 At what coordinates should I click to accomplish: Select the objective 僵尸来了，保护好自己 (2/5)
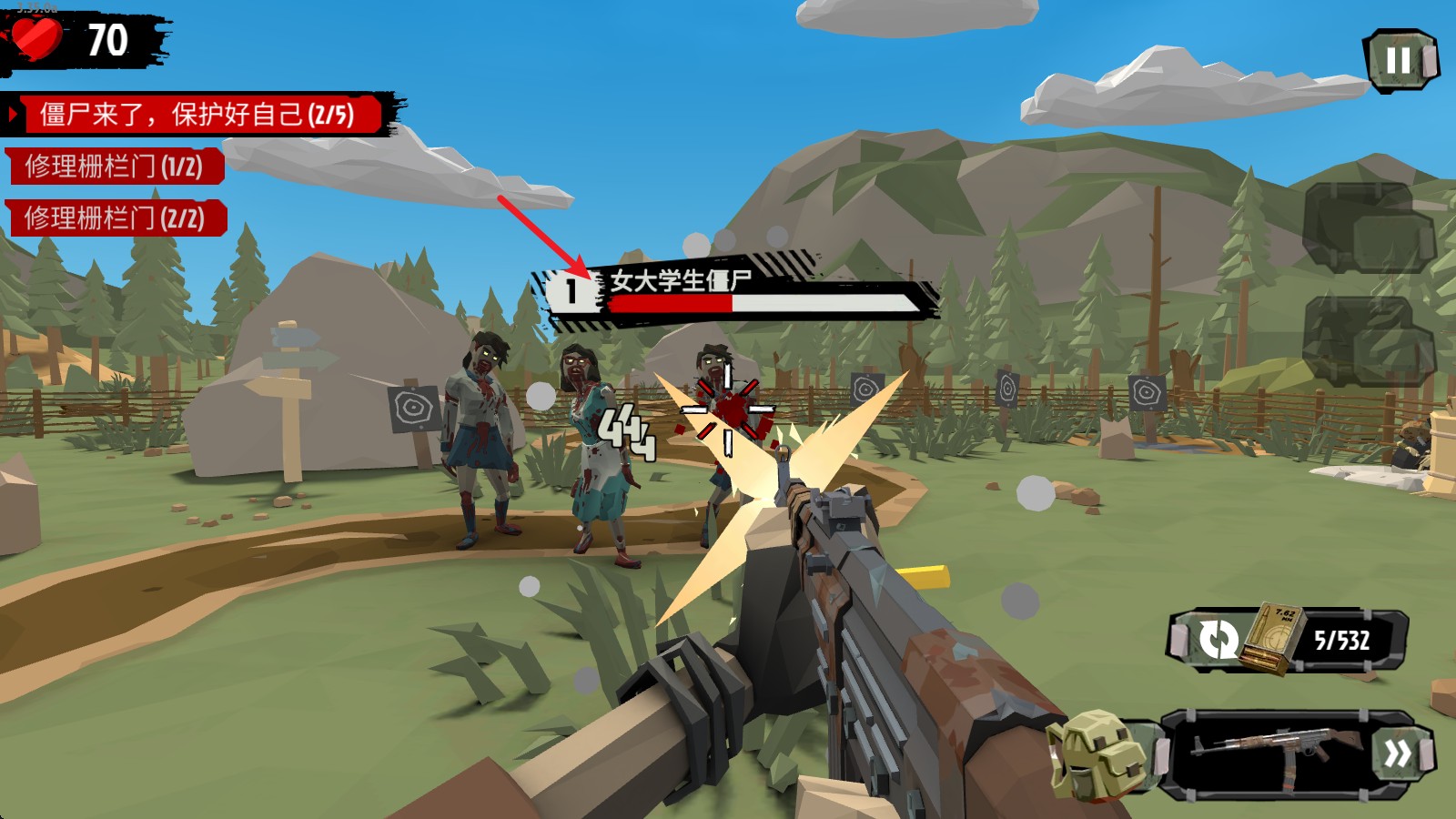click(197, 115)
